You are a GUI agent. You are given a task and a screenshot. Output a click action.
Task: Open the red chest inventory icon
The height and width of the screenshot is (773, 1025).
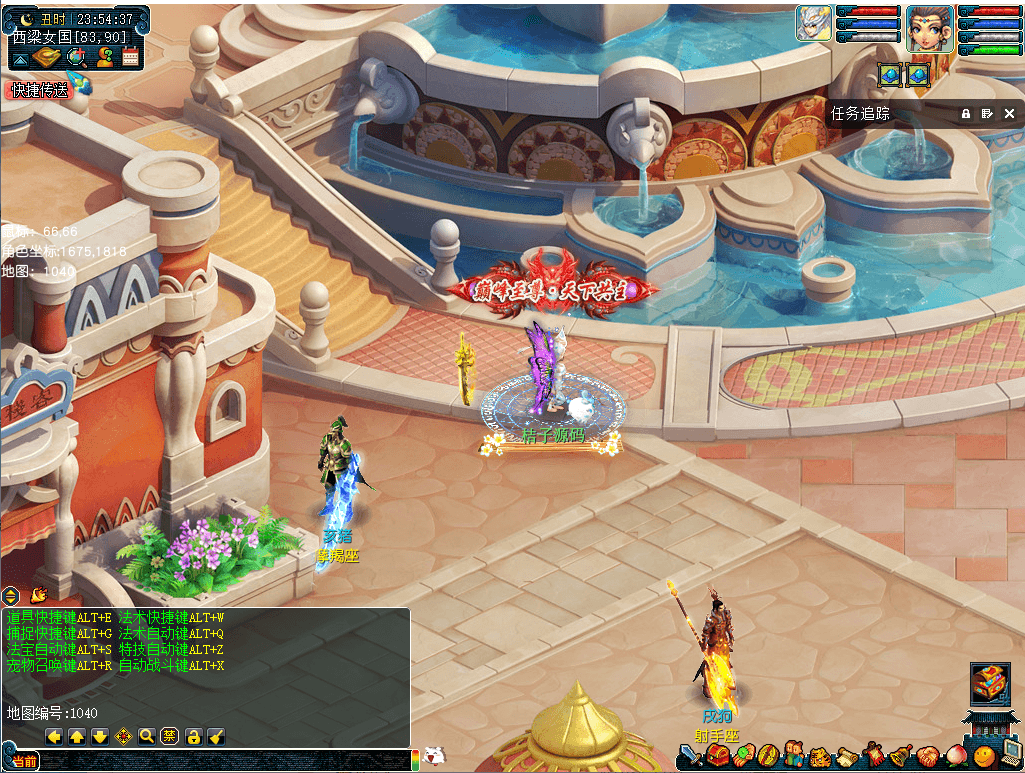(716, 756)
